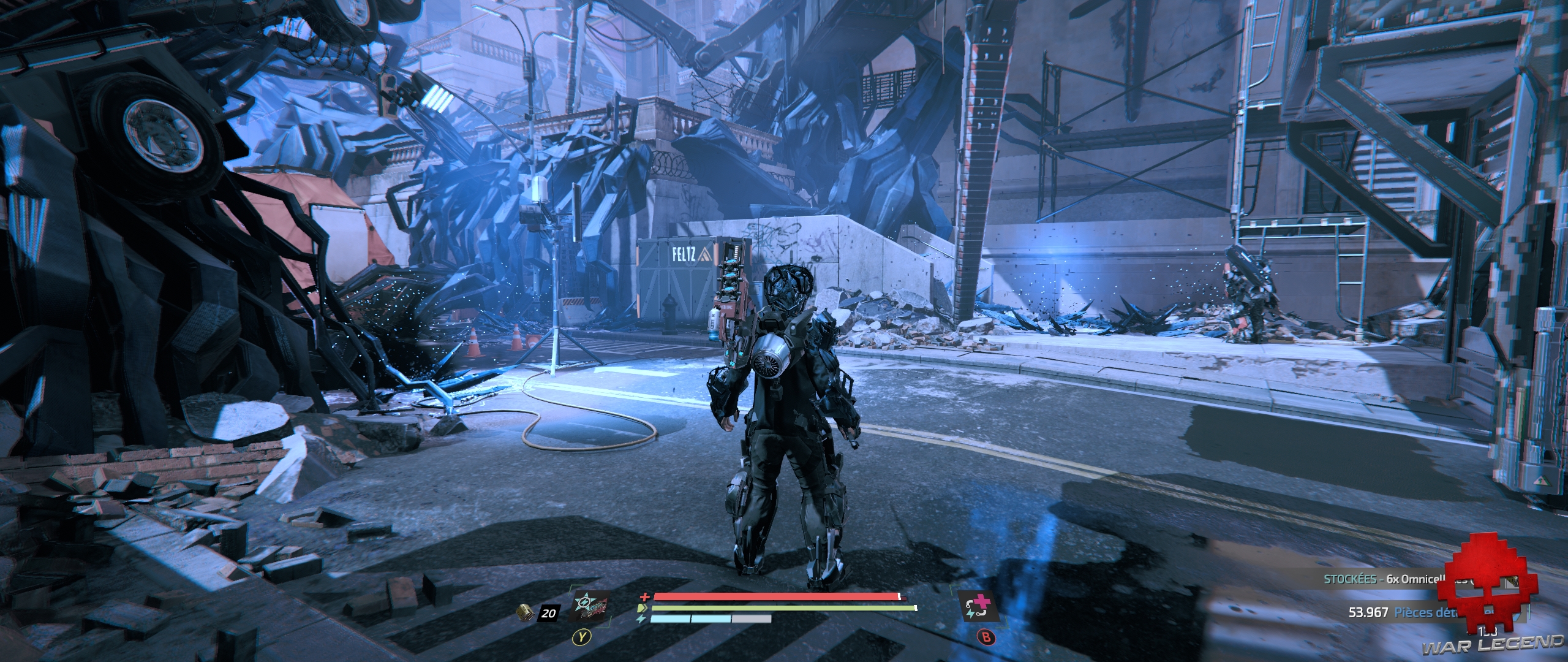
Task: Click the green stamina chevron icon
Action: [x=643, y=608]
